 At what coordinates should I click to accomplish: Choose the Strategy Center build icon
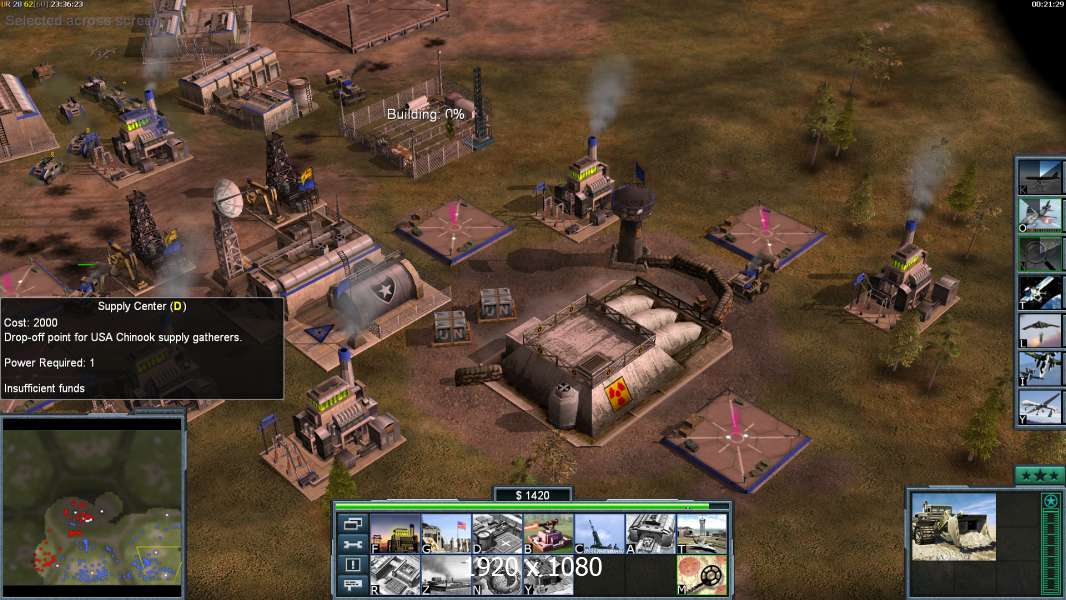click(x=395, y=574)
